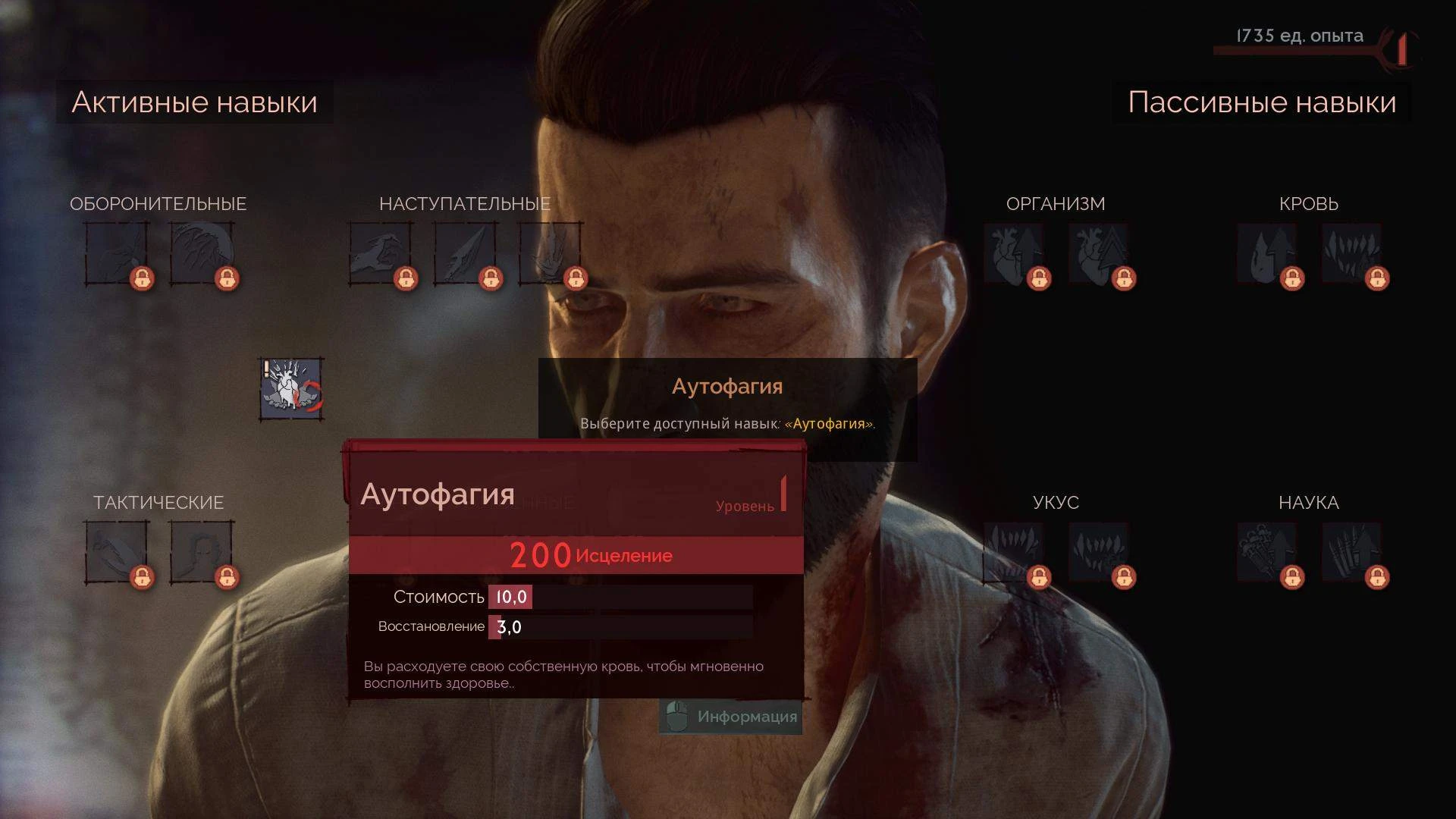The width and height of the screenshot is (1456, 819).
Task: Click the «Аутофагия» skill link text
Action: point(829,425)
